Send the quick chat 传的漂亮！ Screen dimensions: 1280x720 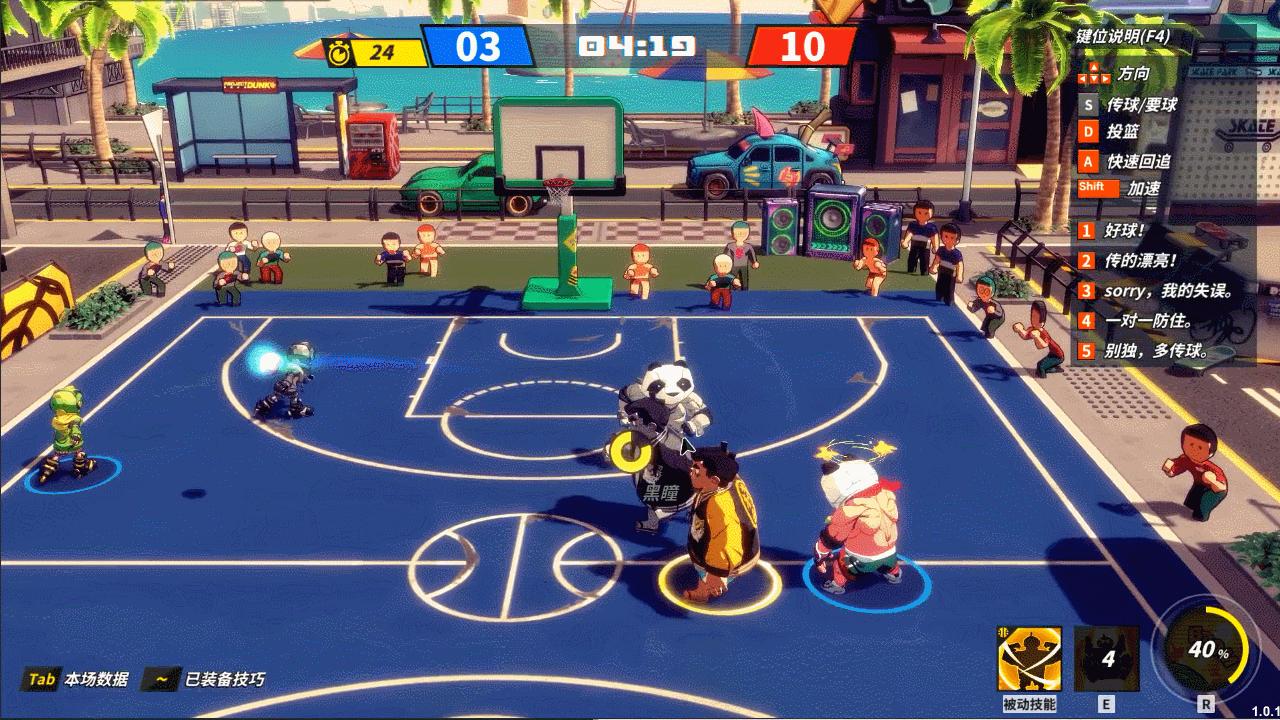coord(1140,261)
